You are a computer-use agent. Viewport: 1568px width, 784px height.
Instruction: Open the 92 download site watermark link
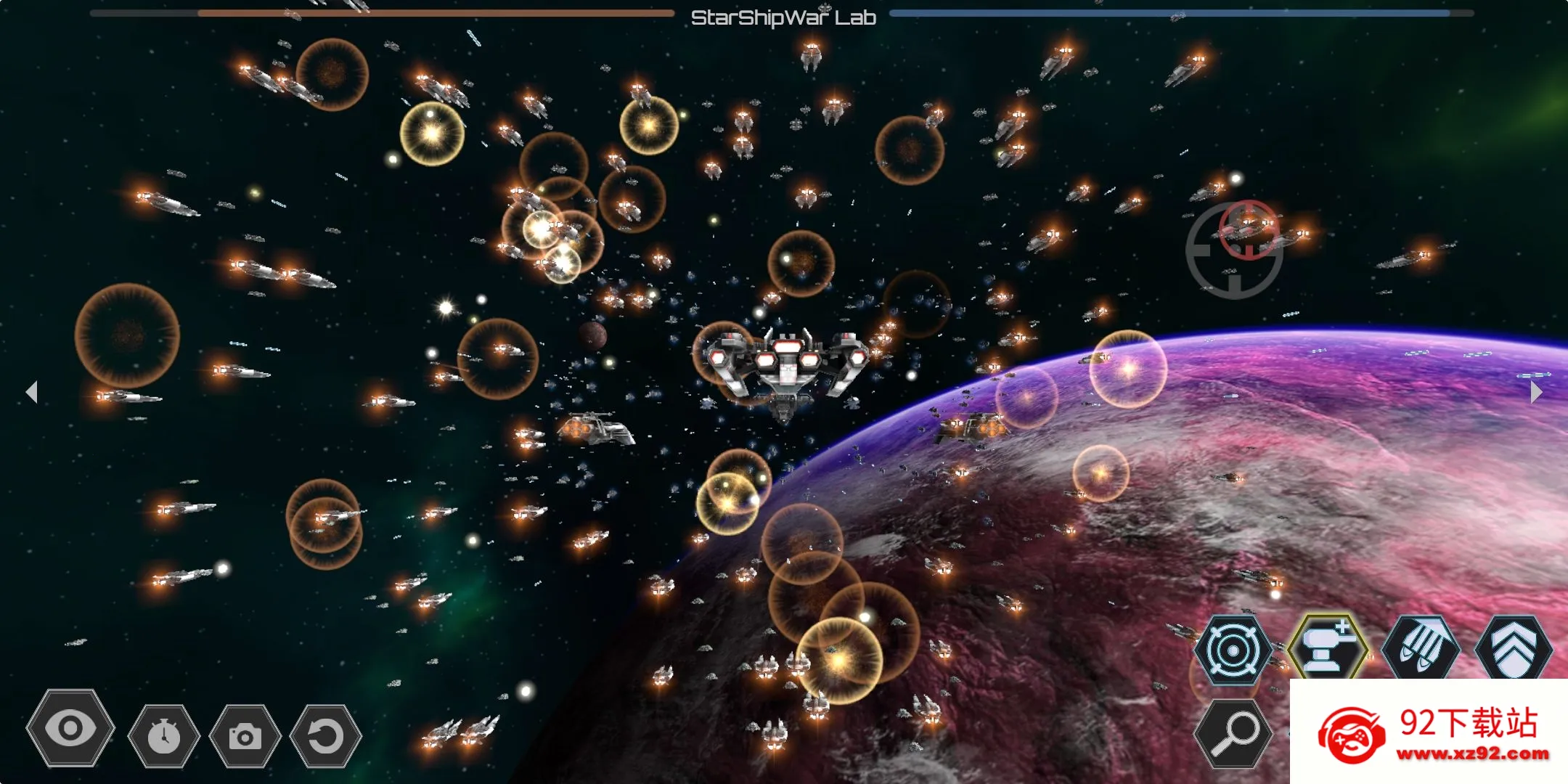click(x=1429, y=732)
